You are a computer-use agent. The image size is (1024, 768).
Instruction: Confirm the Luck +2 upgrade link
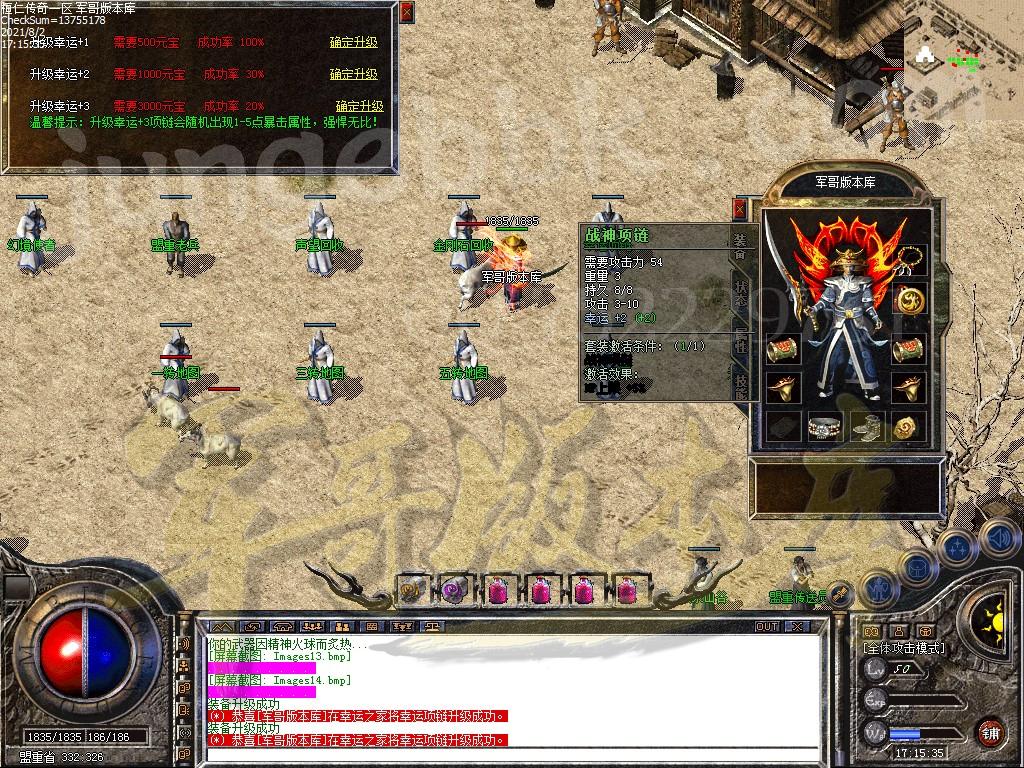353,75
